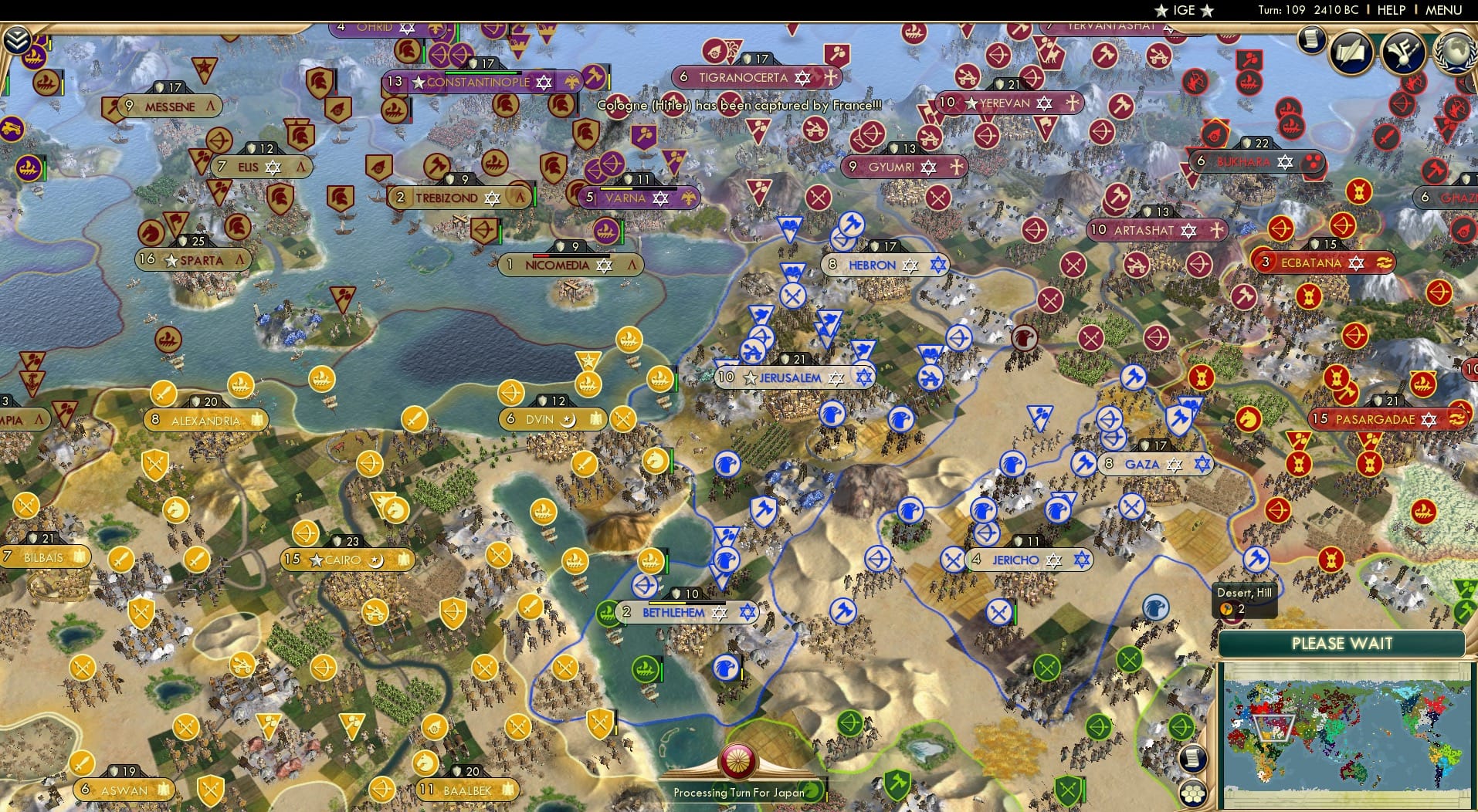Viewport: 1478px width, 812px height.
Task: Click the scroll icon beside the minimap
Action: click(x=1193, y=759)
